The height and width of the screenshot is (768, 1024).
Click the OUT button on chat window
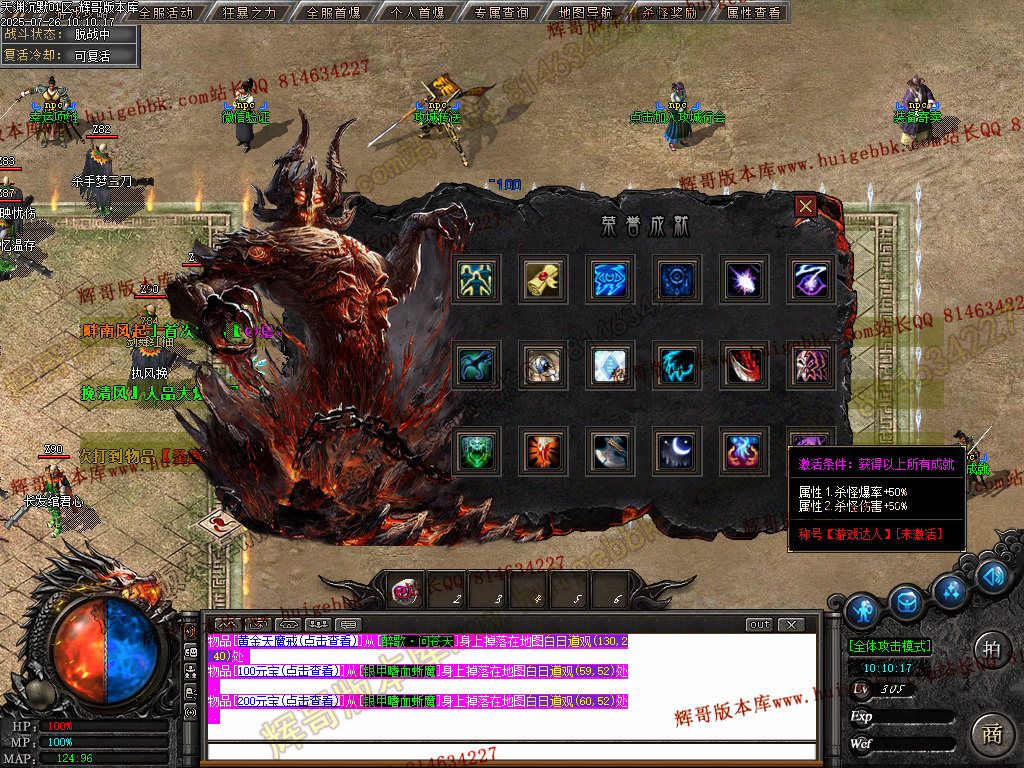pyautogui.click(x=760, y=625)
